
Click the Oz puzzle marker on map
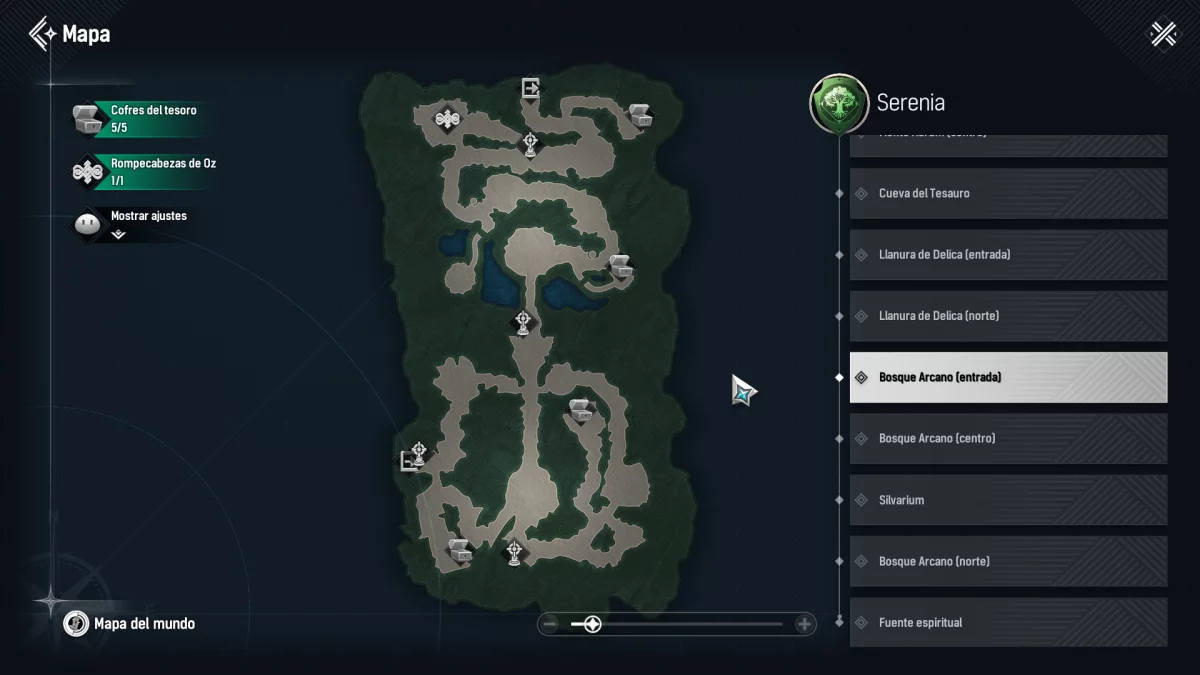coord(447,120)
